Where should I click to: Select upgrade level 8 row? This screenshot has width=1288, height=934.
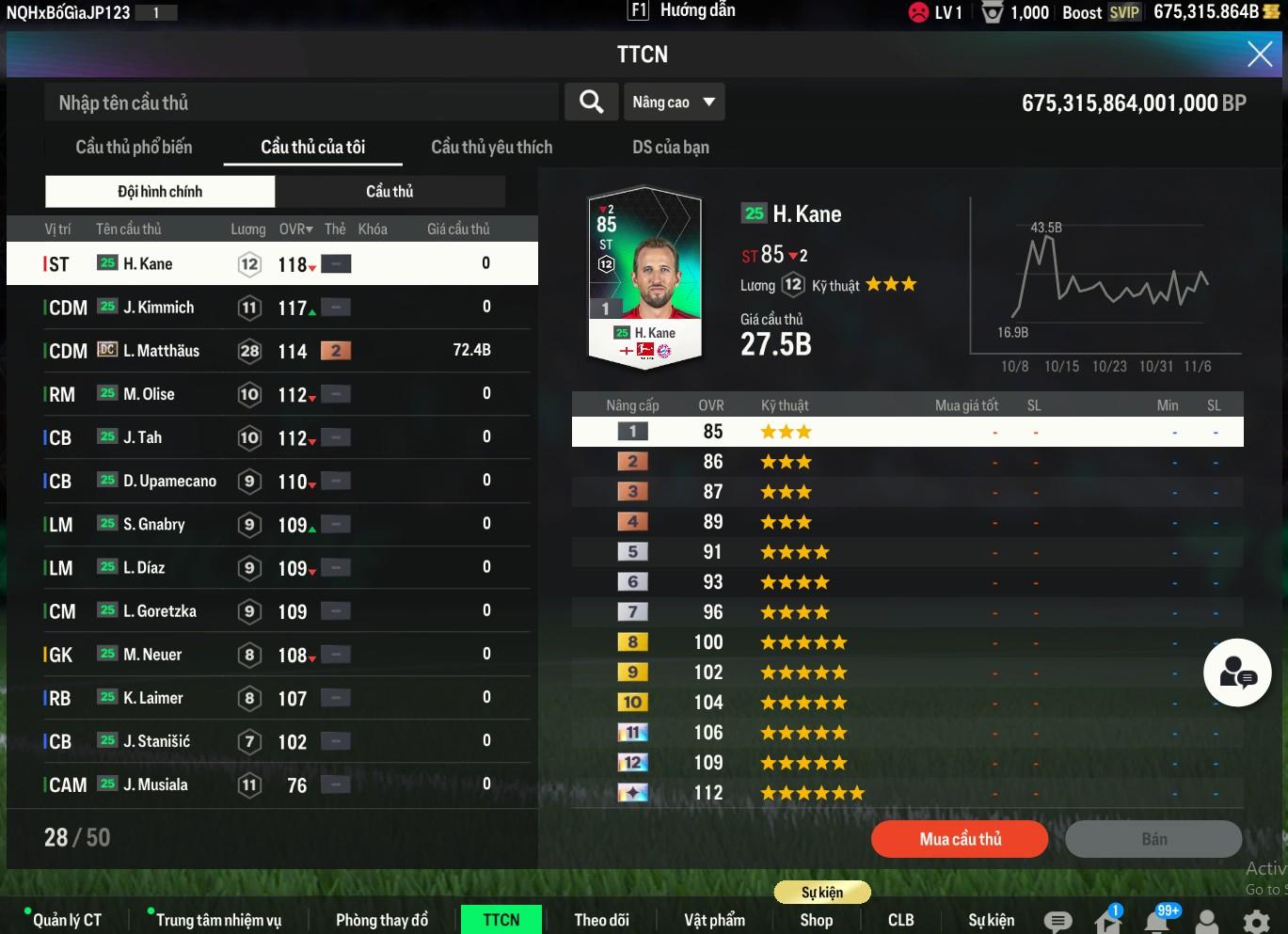click(907, 642)
